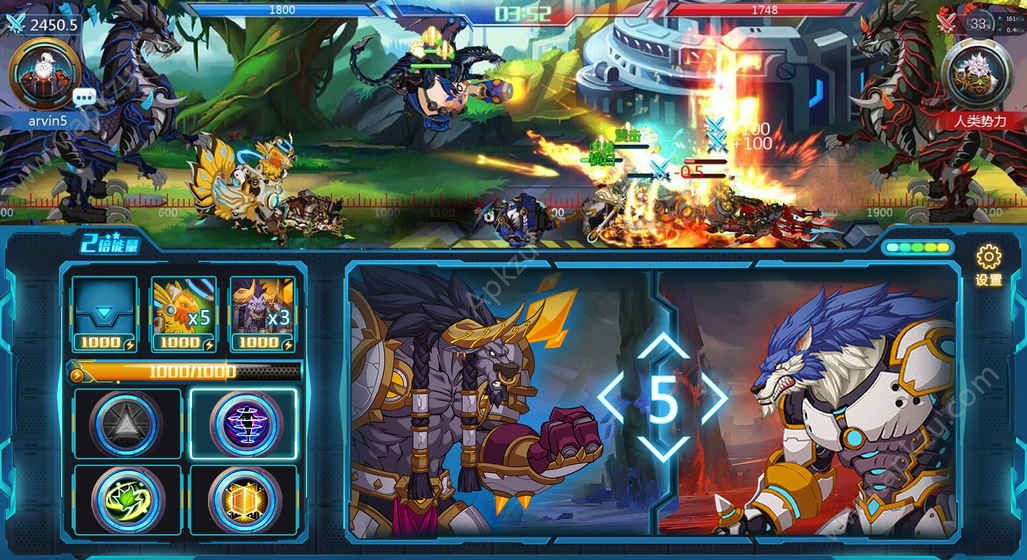Screen dimensions: 1027x560
Task: Choose the blue-maned white wolf portrait
Action: pos(840,400)
